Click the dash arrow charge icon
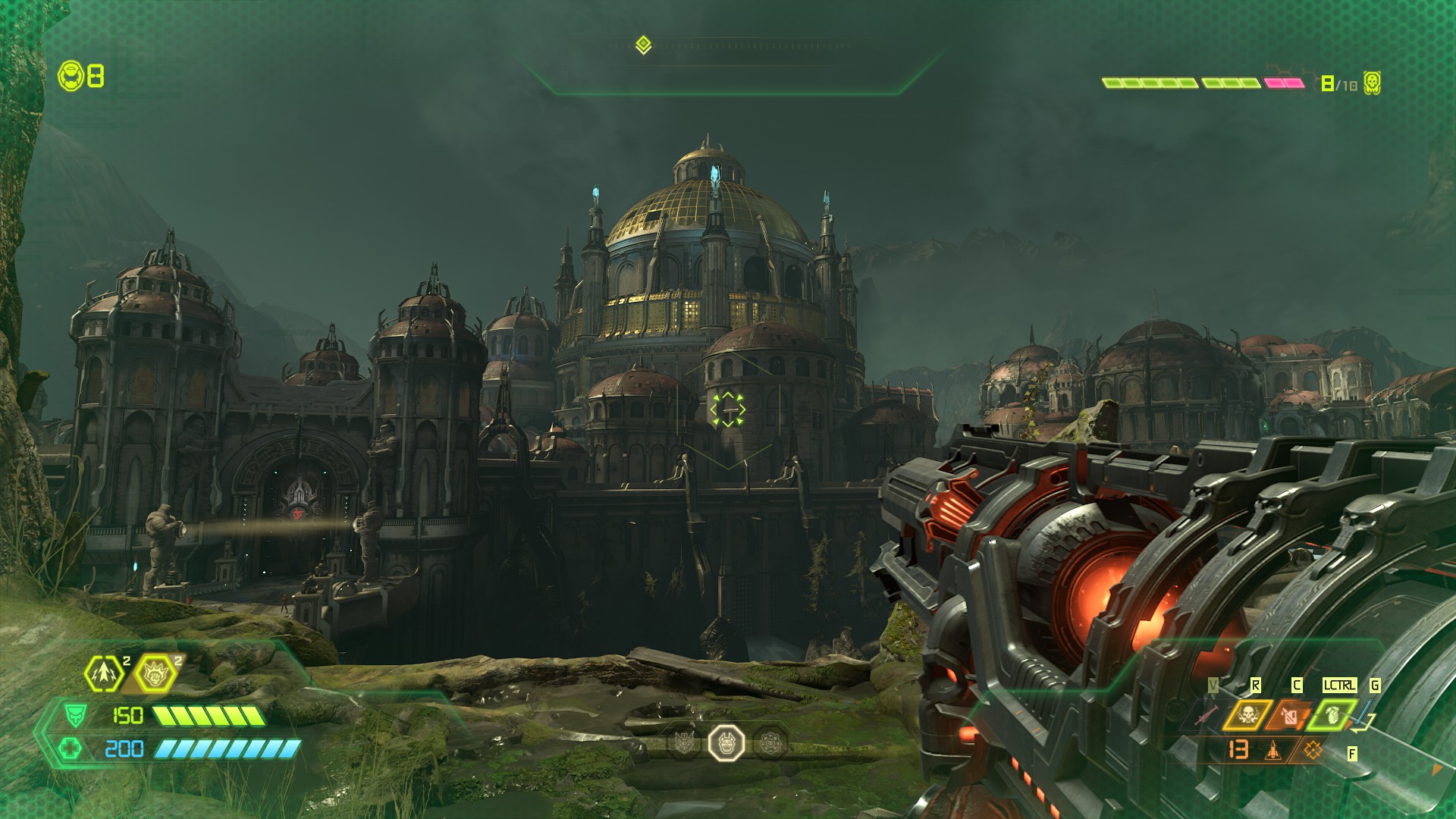The width and height of the screenshot is (1456, 819). pos(102,672)
